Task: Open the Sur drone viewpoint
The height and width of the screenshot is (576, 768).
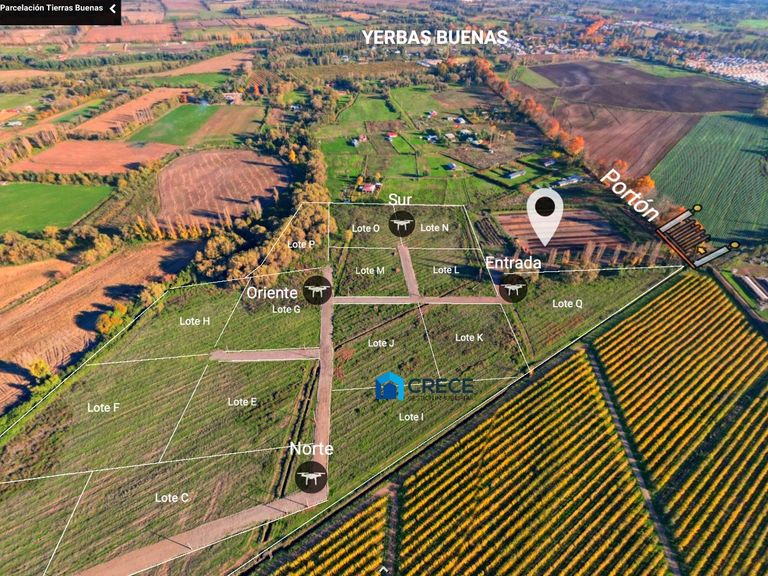Action: (x=402, y=224)
